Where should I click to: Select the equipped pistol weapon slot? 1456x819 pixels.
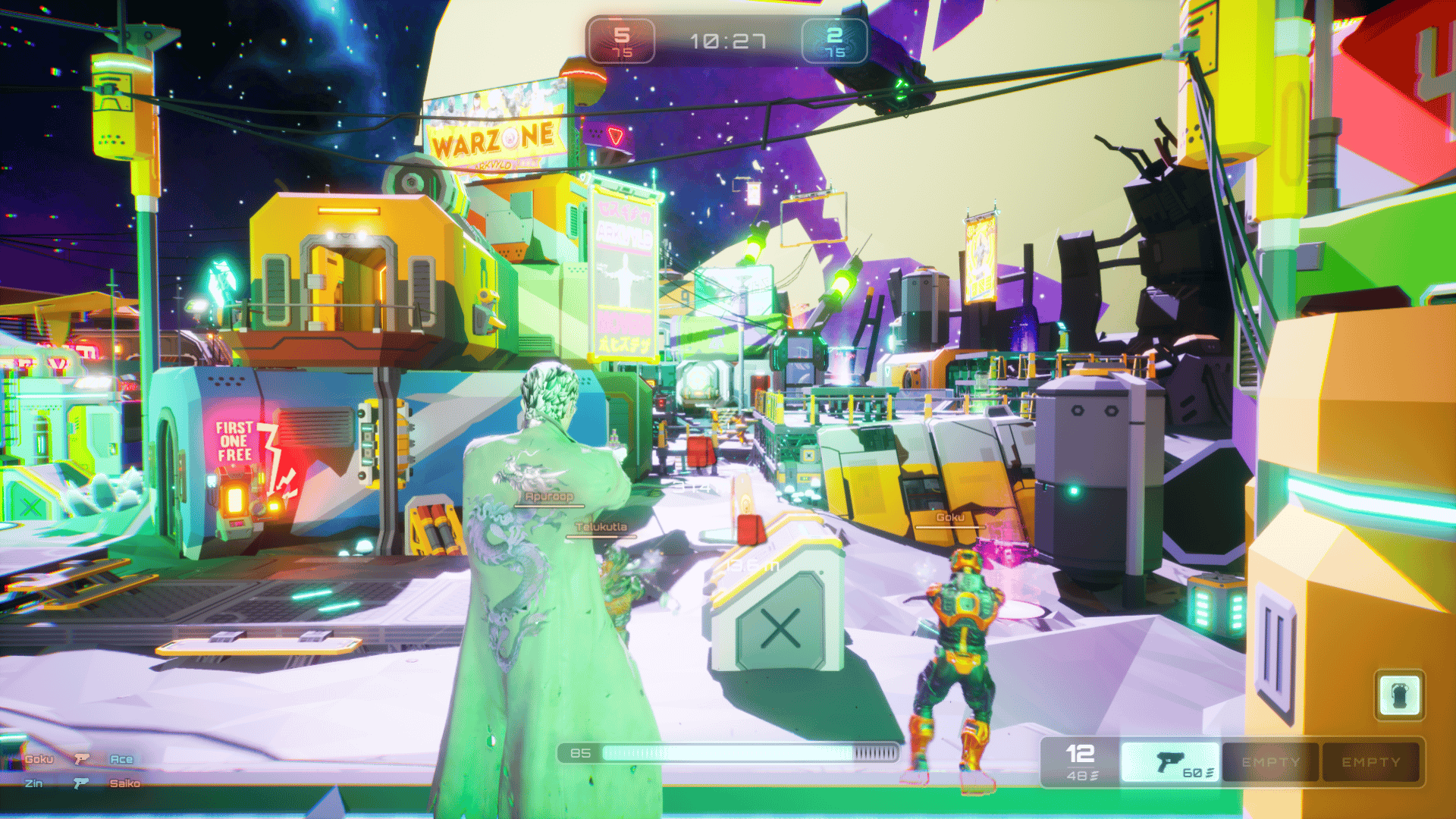coord(1170,761)
